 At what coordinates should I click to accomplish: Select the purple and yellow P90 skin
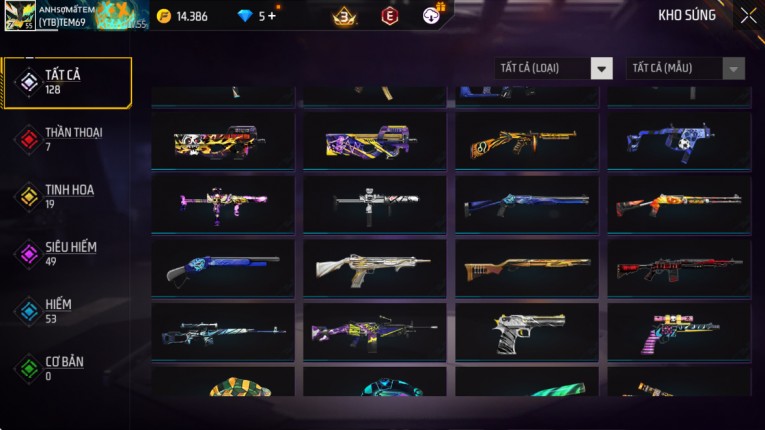pos(375,141)
